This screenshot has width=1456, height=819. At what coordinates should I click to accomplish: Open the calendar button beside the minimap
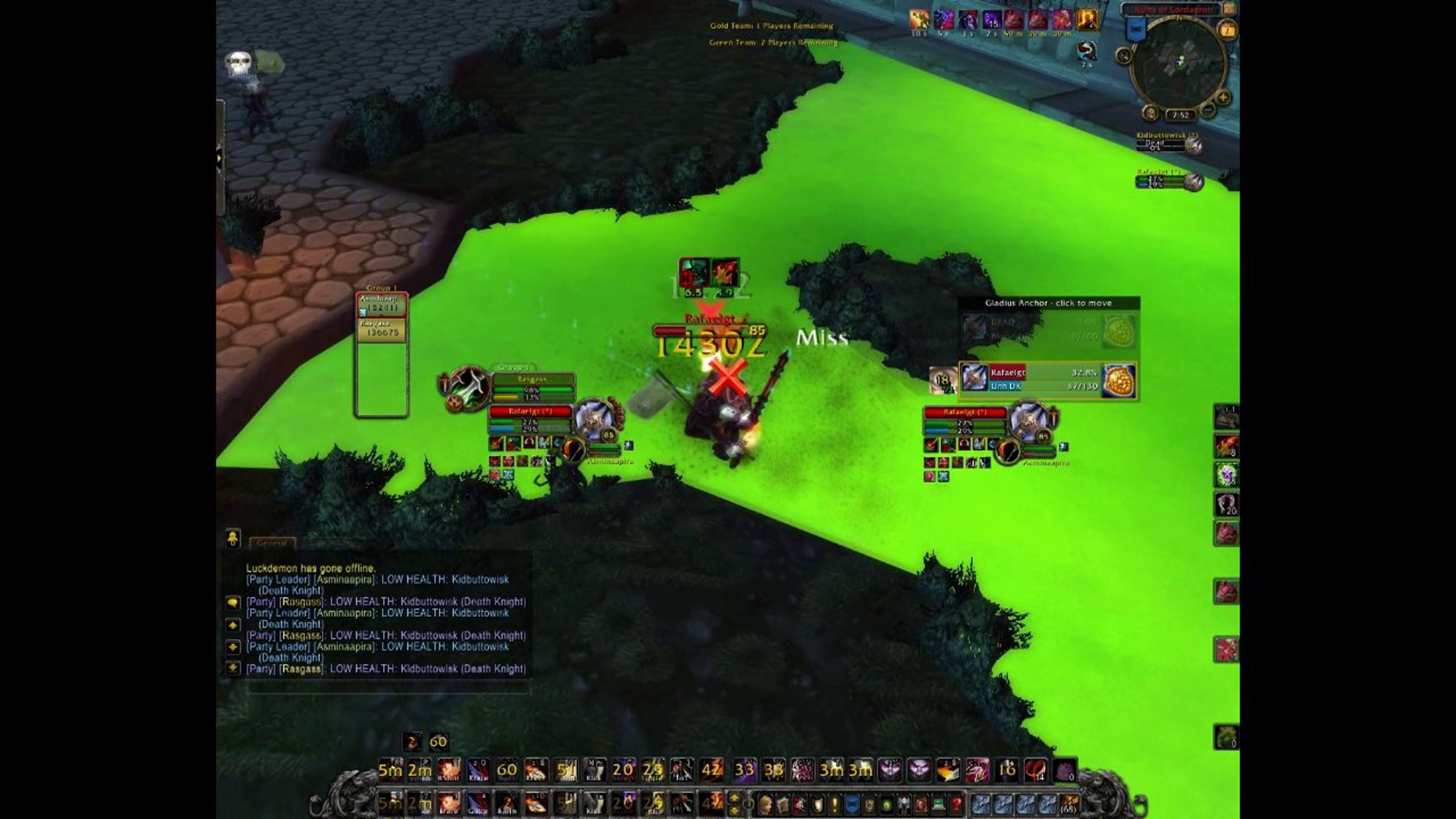coord(1227,30)
